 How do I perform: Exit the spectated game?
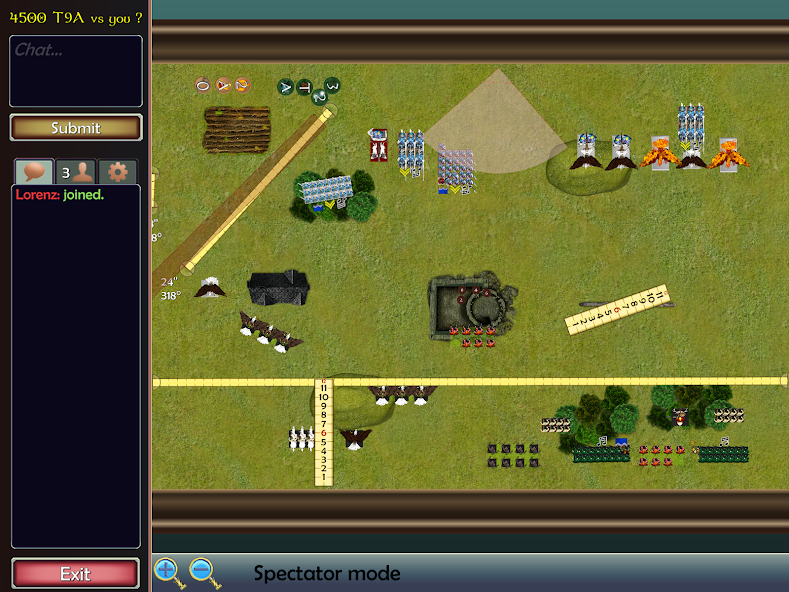click(75, 574)
